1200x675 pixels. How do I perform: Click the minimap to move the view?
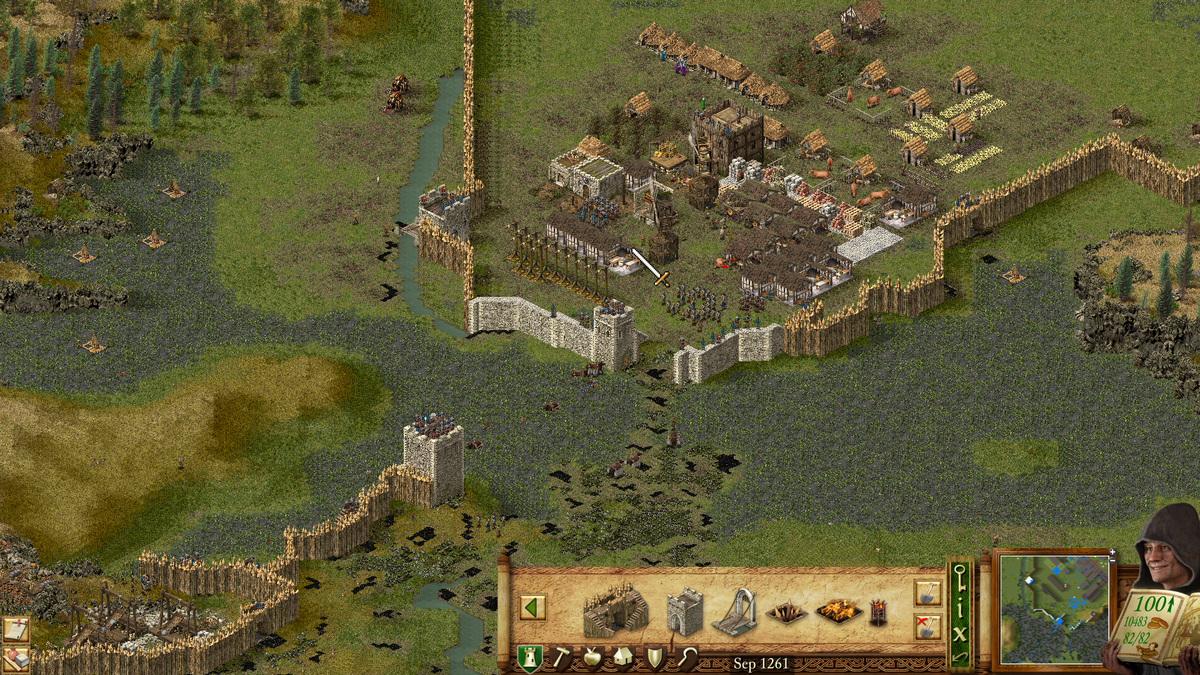[1054, 610]
